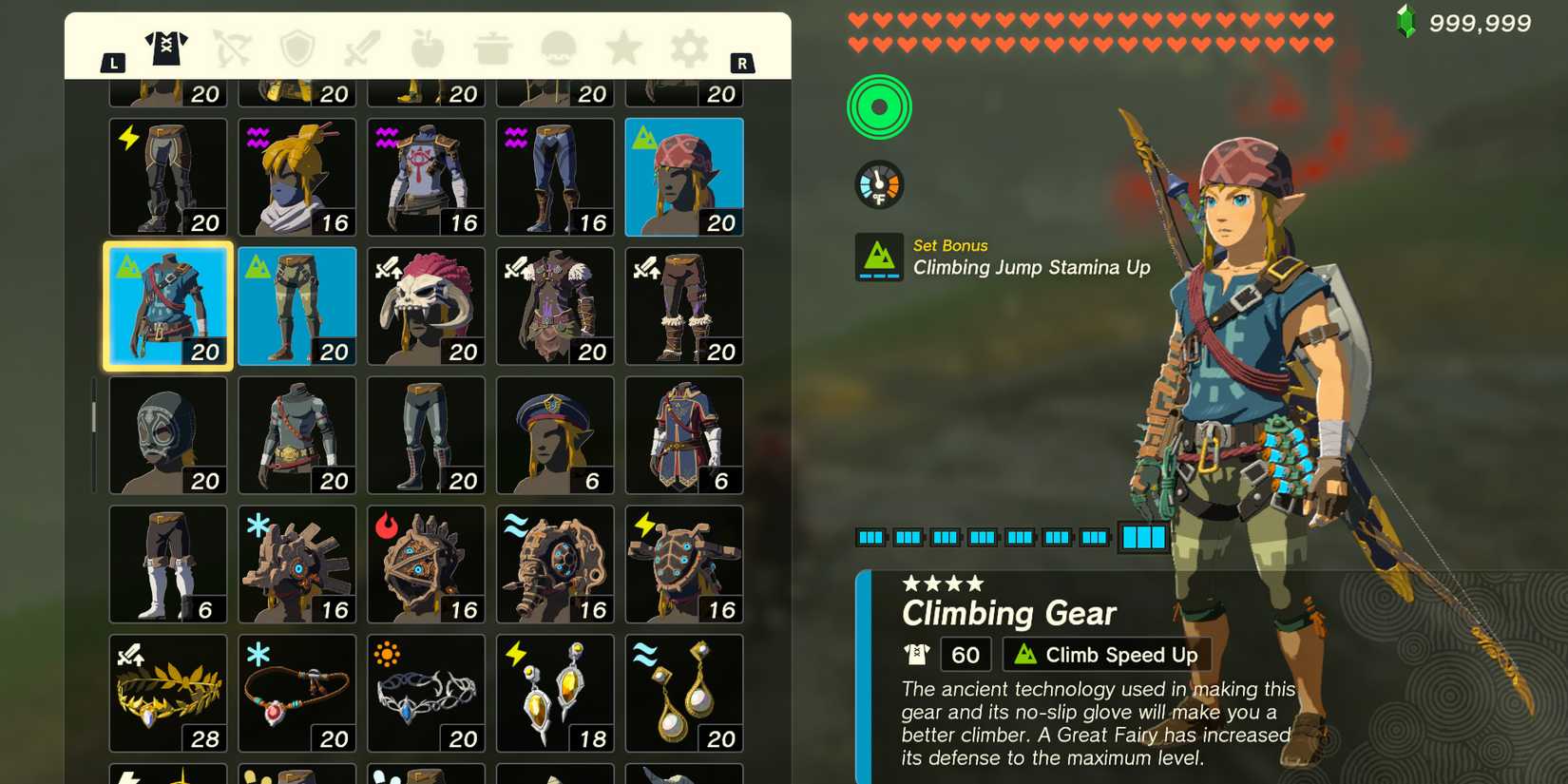
Task: Select the Barbarian Helm thumbnail
Action: click(x=426, y=304)
